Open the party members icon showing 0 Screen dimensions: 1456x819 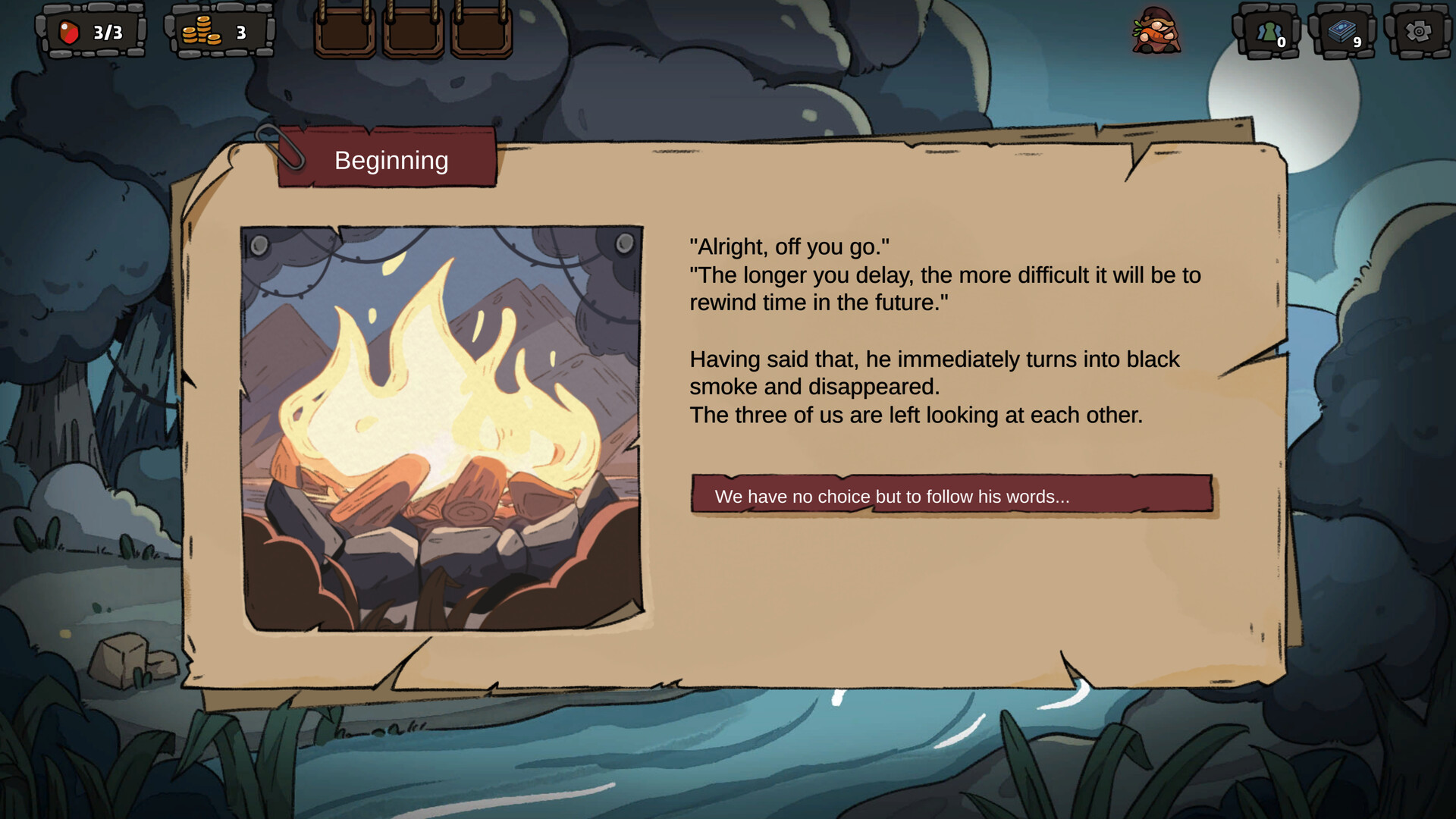click(x=1268, y=32)
